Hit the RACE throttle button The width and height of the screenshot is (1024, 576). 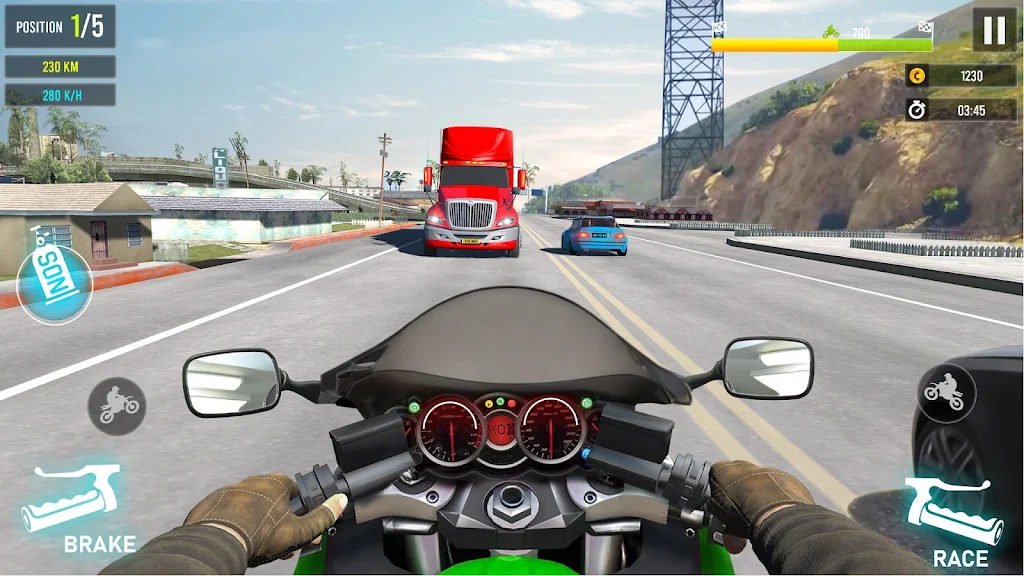pyautogui.click(x=950, y=516)
